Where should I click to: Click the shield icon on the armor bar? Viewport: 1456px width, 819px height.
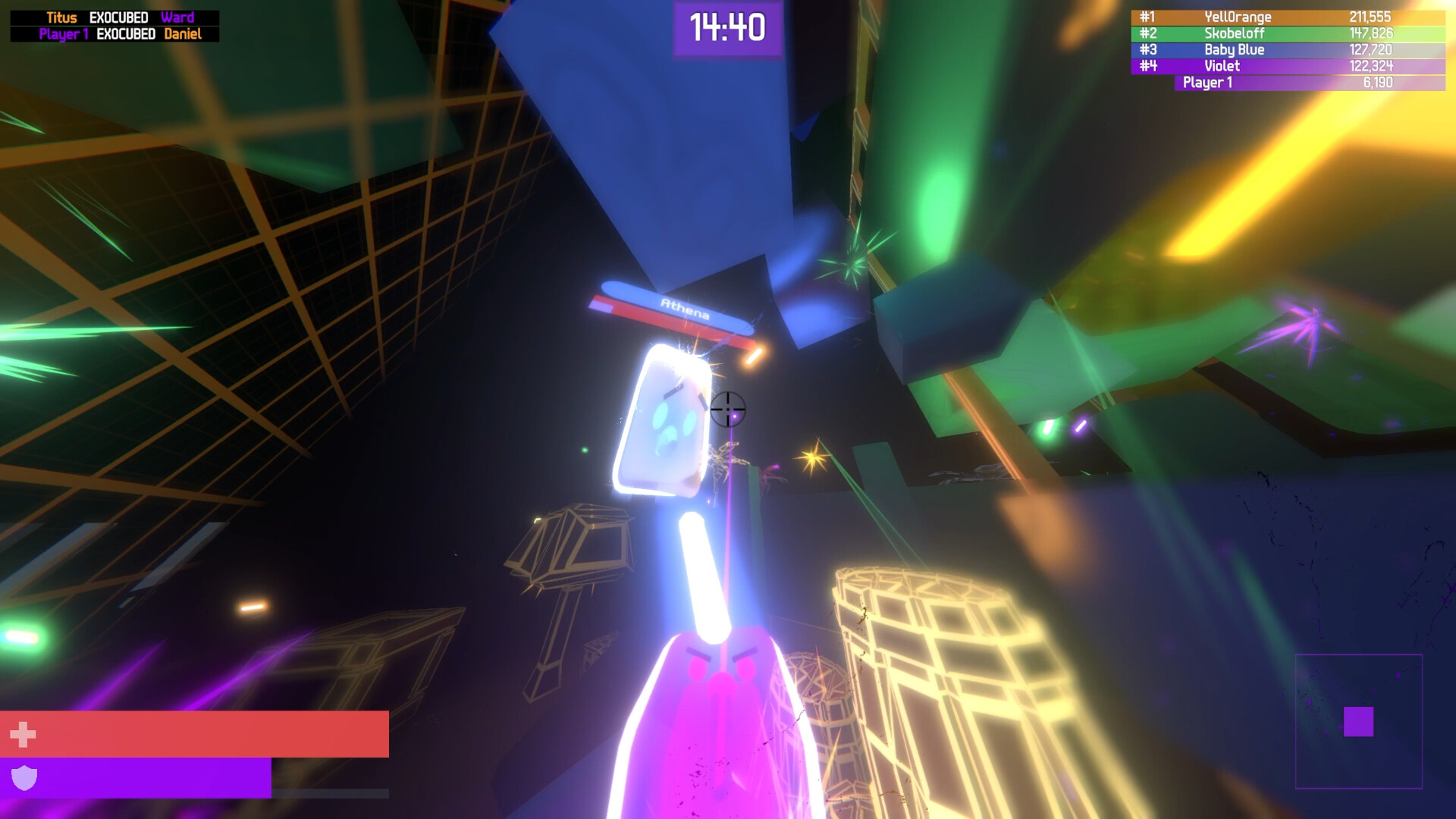click(23, 777)
